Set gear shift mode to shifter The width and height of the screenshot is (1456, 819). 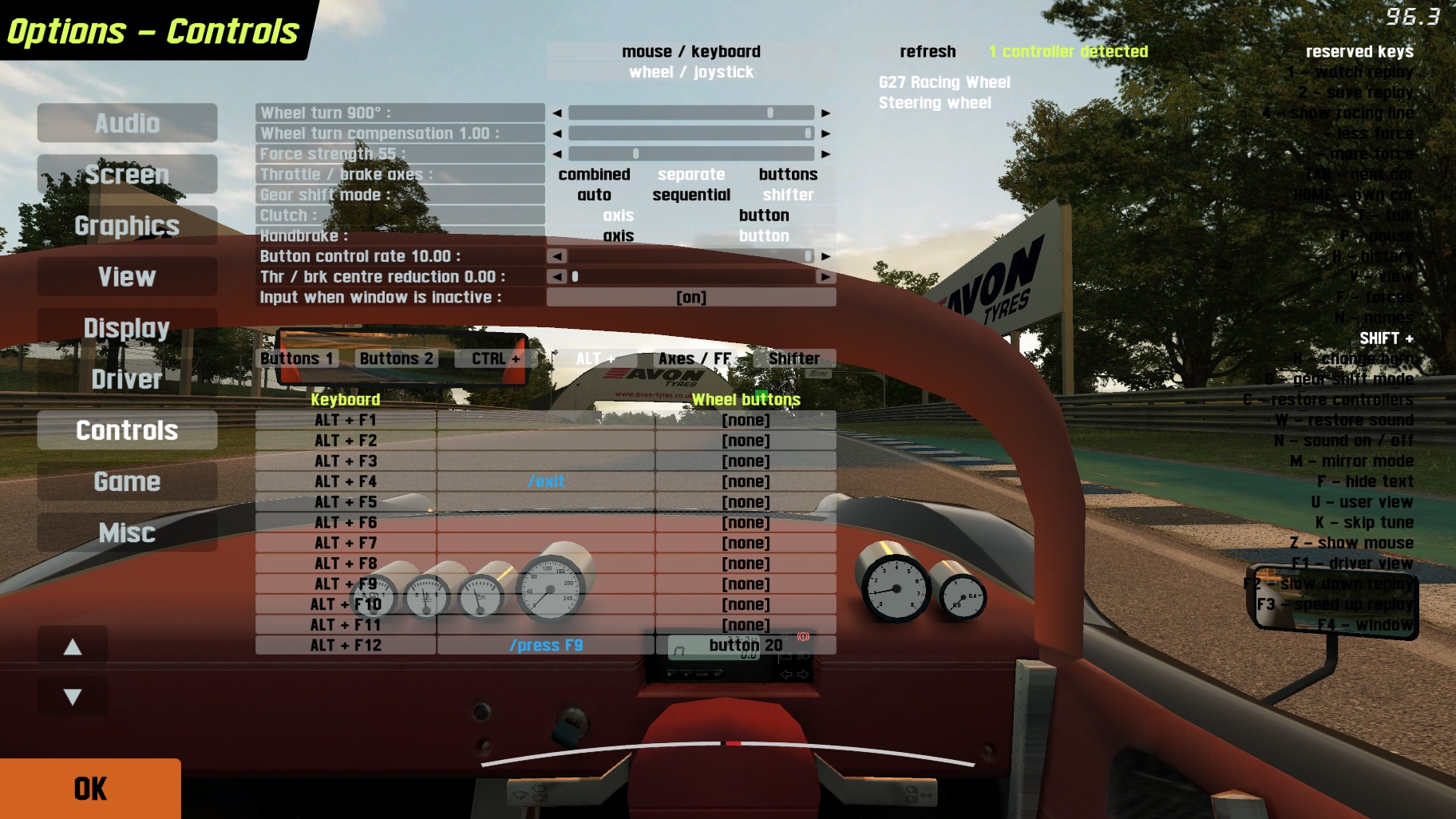point(788,195)
